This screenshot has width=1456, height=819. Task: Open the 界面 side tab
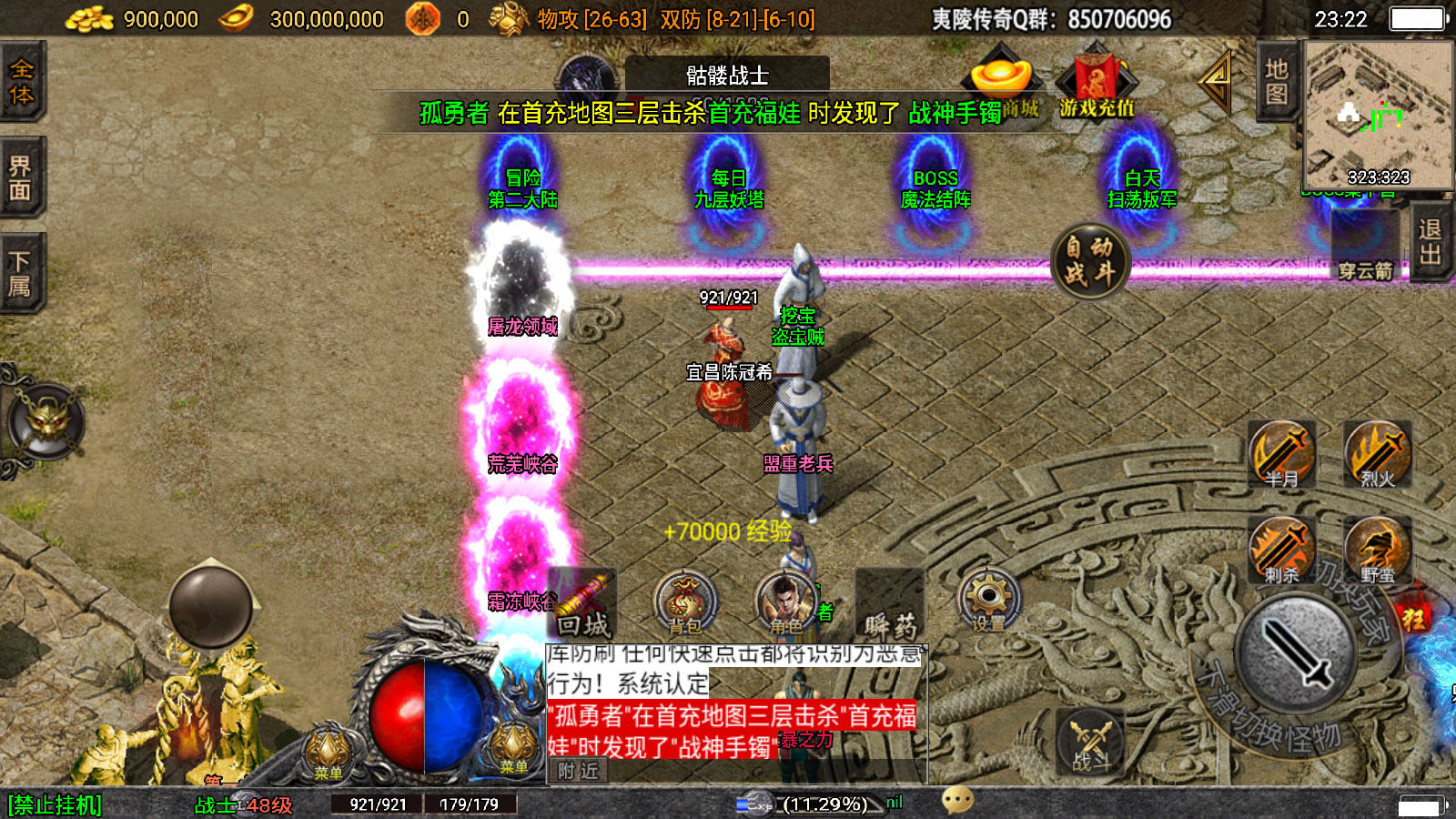(22, 178)
